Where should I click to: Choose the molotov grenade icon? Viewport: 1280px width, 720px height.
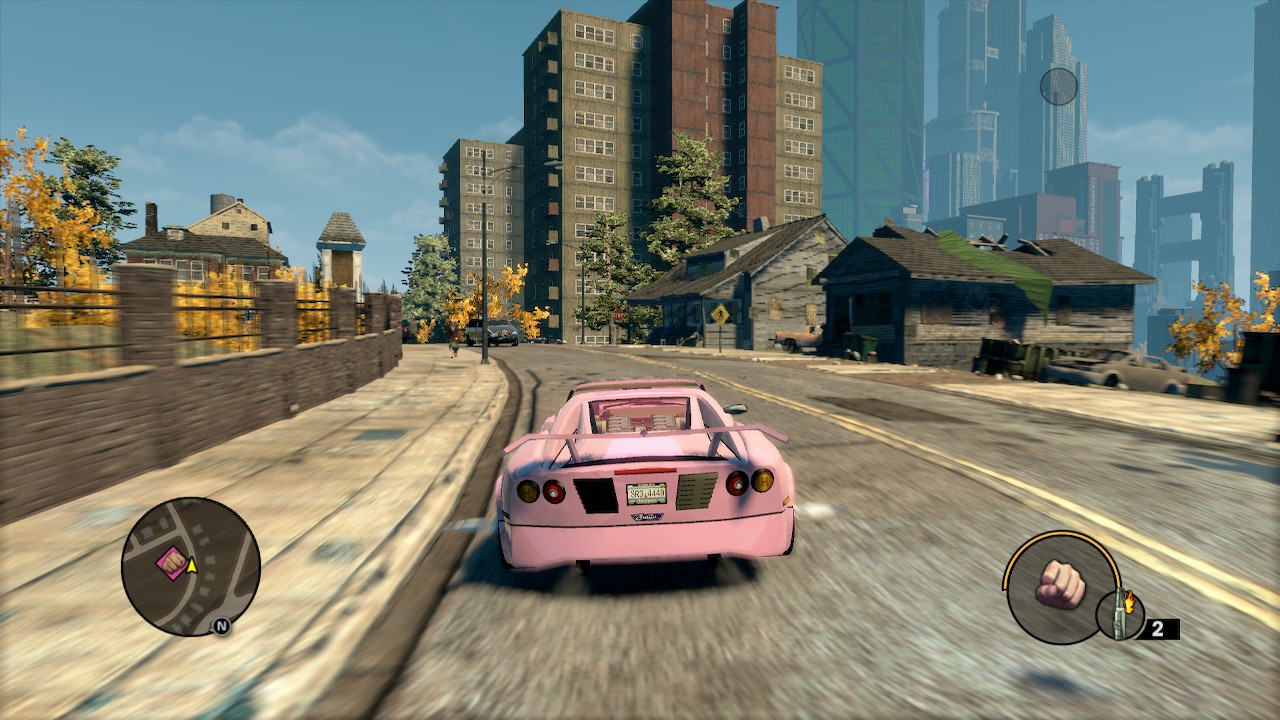[1121, 614]
